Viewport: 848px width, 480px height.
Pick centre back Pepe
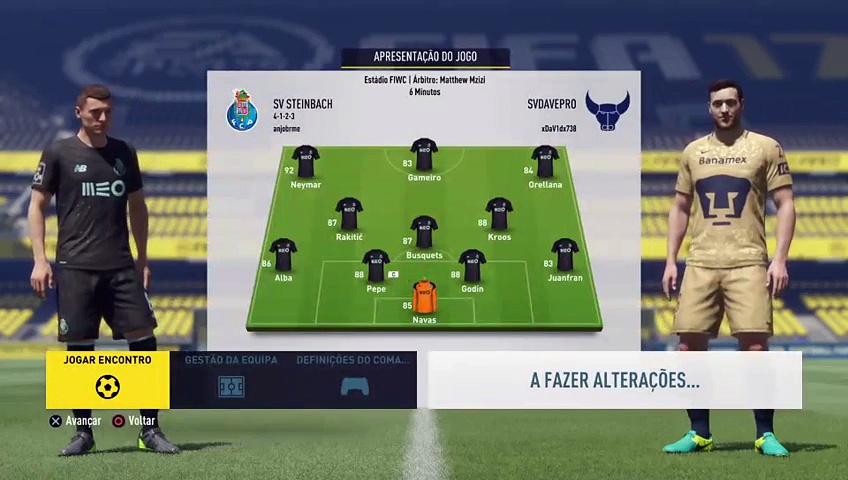(376, 266)
